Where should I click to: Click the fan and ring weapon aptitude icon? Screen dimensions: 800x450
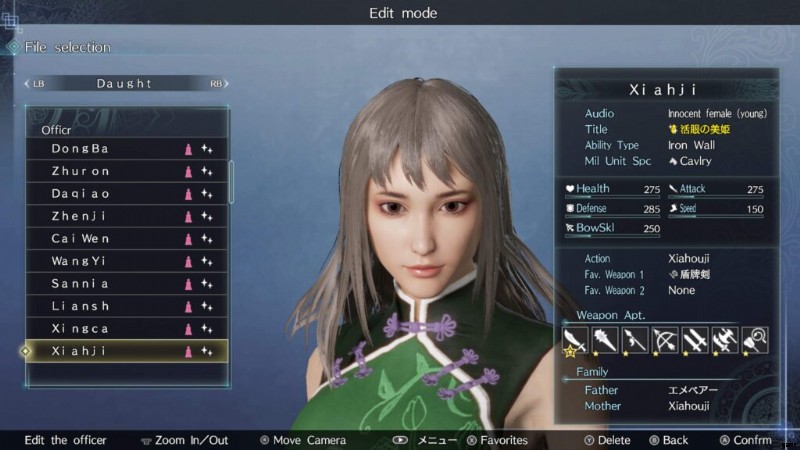click(x=754, y=340)
